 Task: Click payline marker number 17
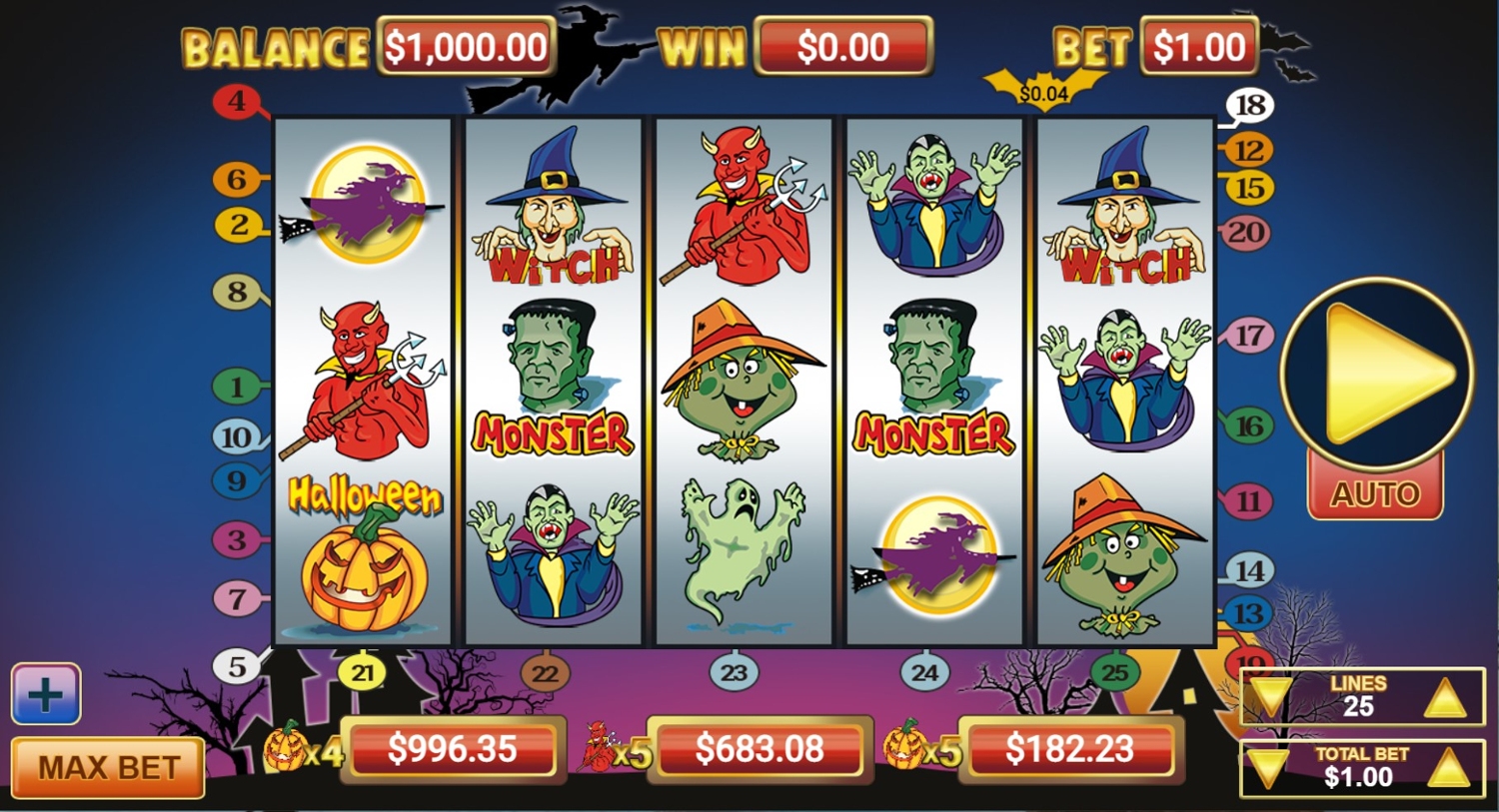tap(1249, 336)
